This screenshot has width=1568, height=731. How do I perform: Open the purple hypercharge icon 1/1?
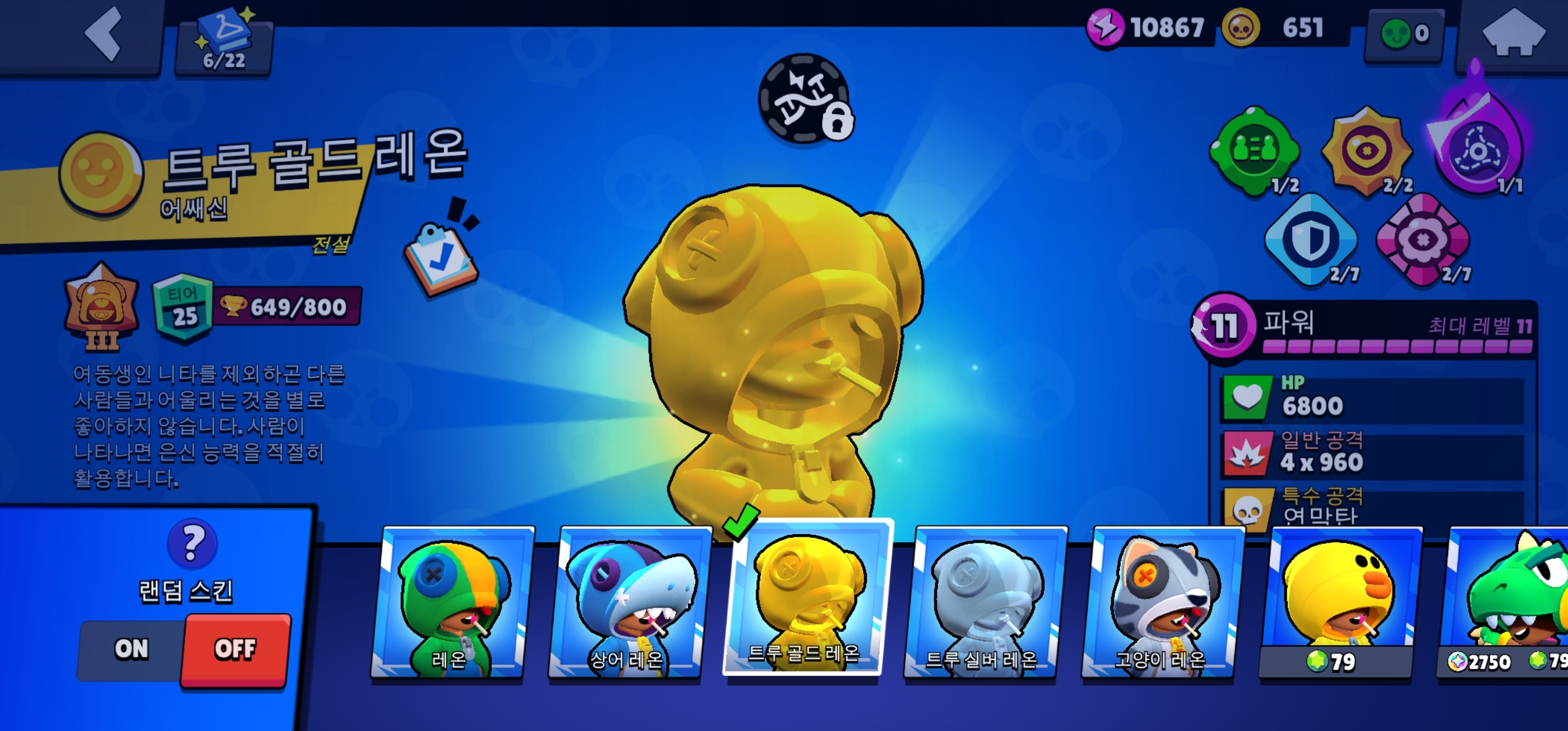tap(1478, 149)
